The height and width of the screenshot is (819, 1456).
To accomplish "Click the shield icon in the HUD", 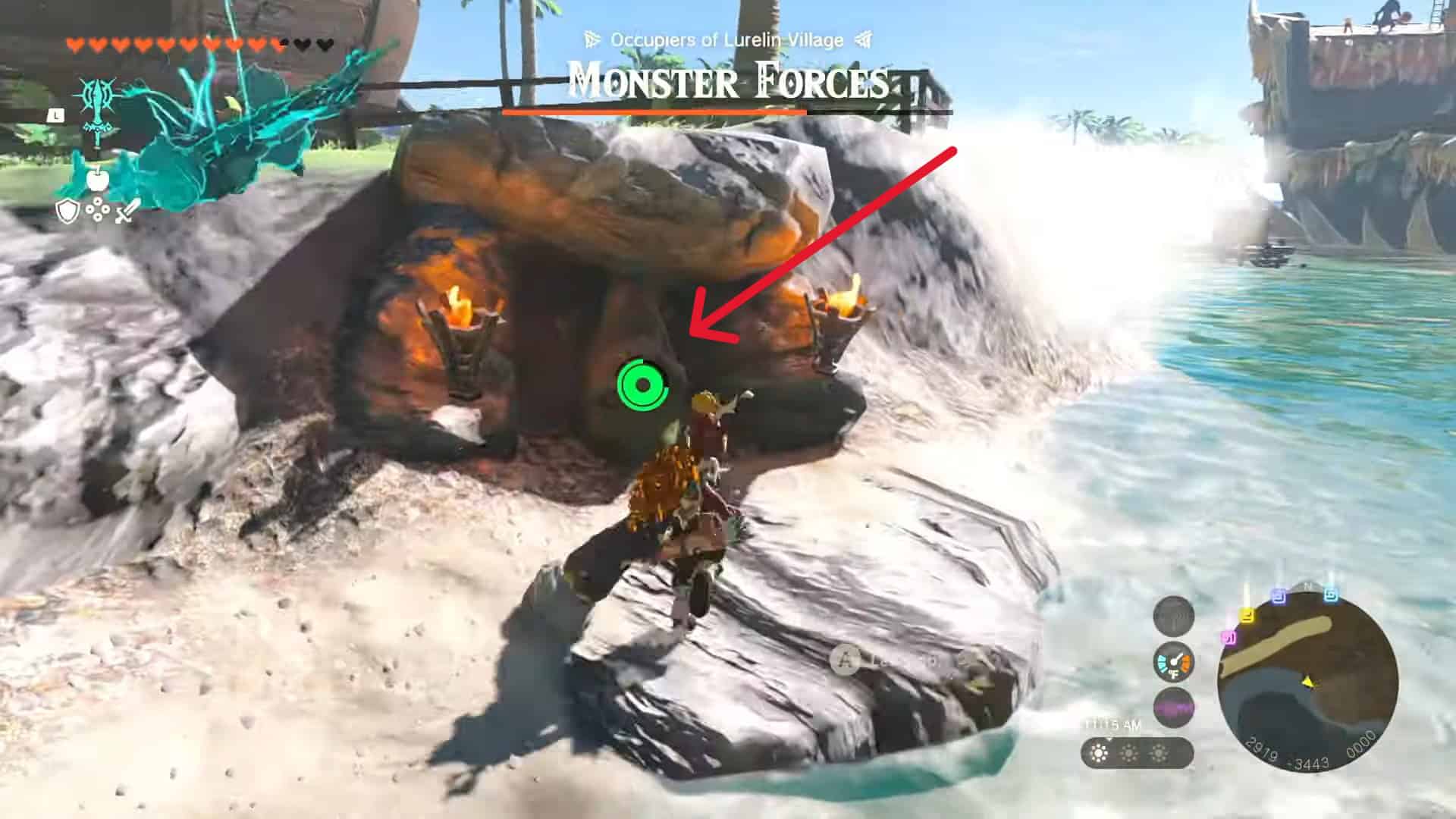I will (67, 209).
